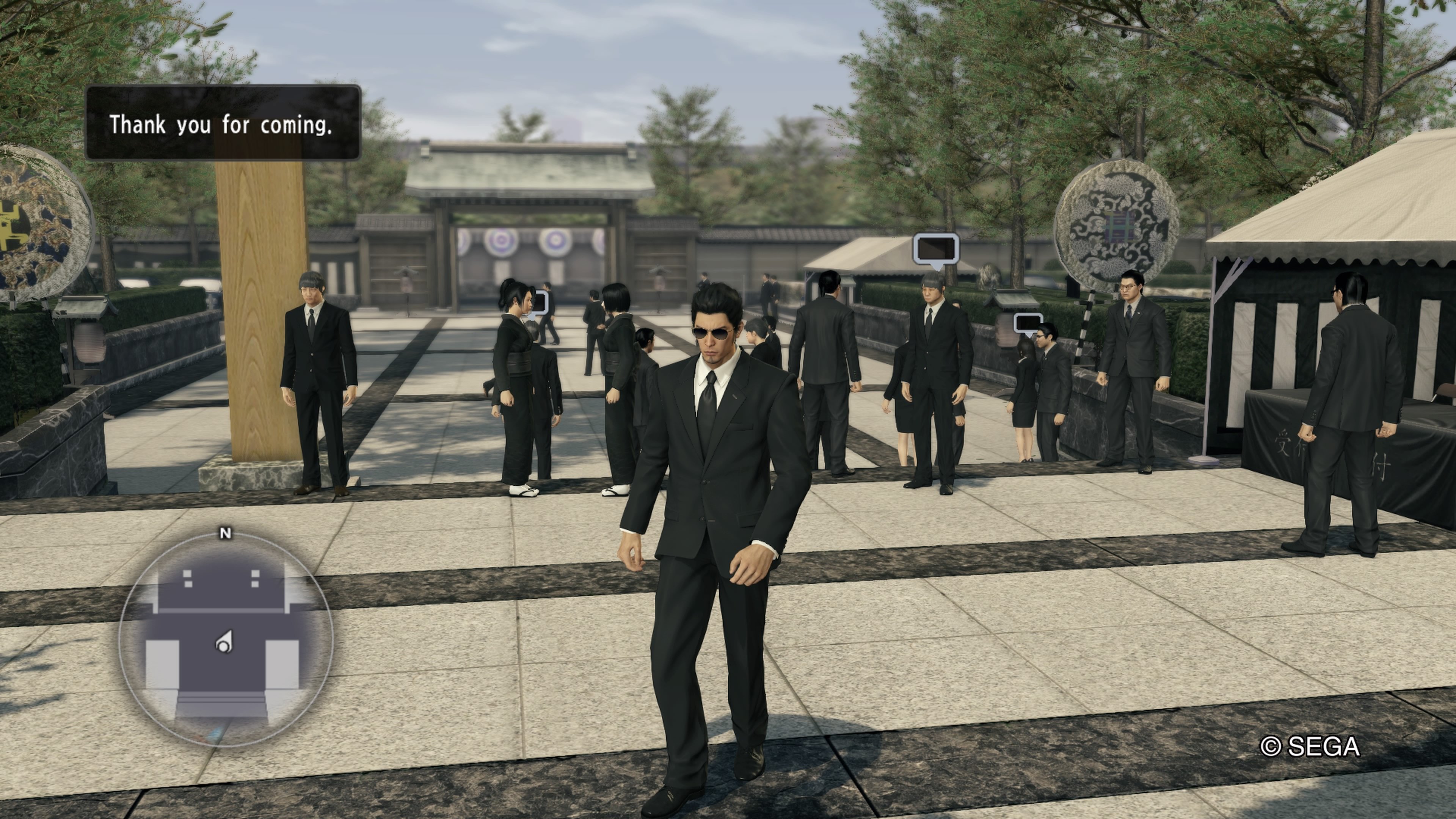Click the blue waypoint marker at the minimap bottom
1456x819 pixels.
tap(217, 733)
